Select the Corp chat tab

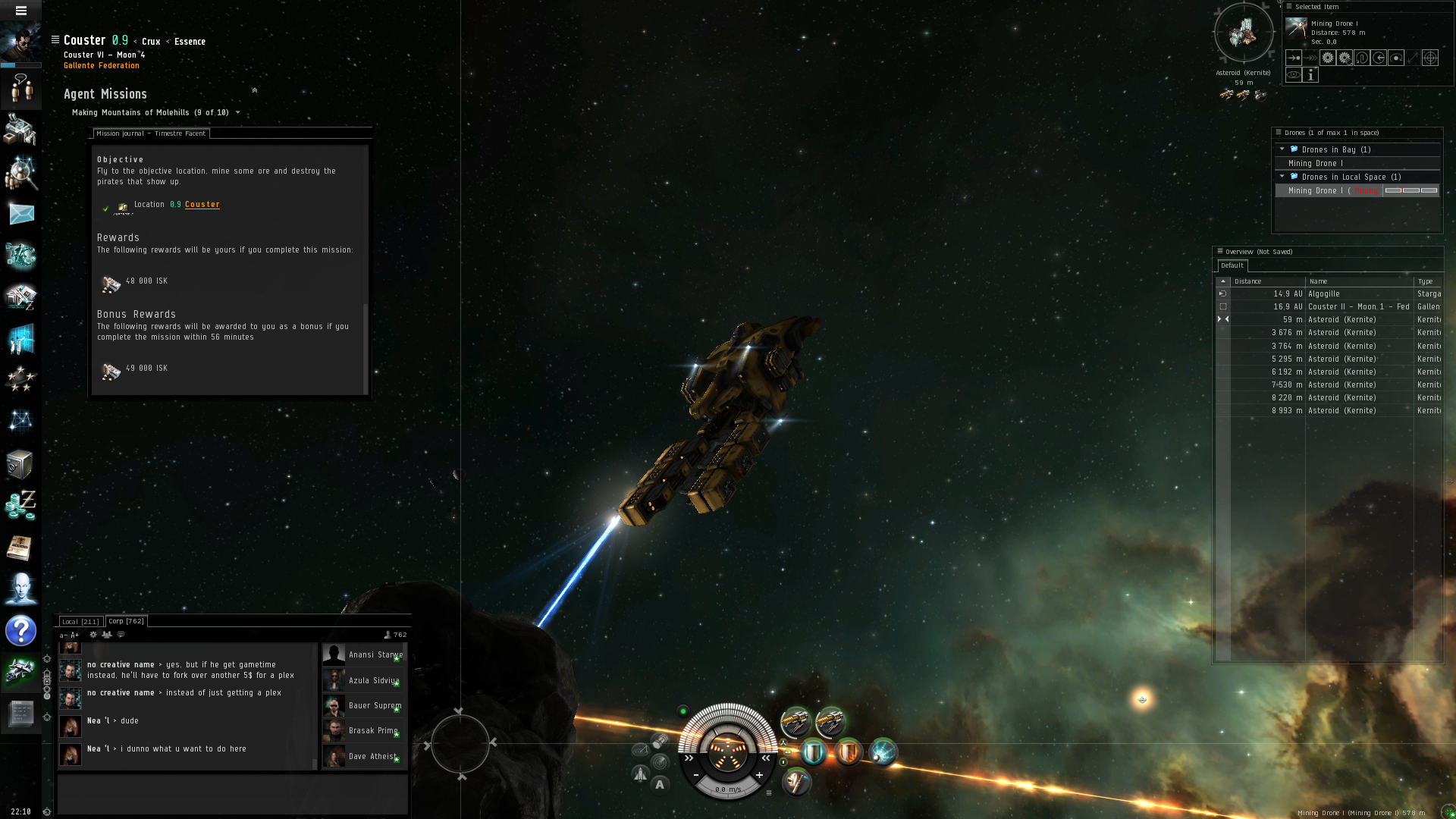126,621
